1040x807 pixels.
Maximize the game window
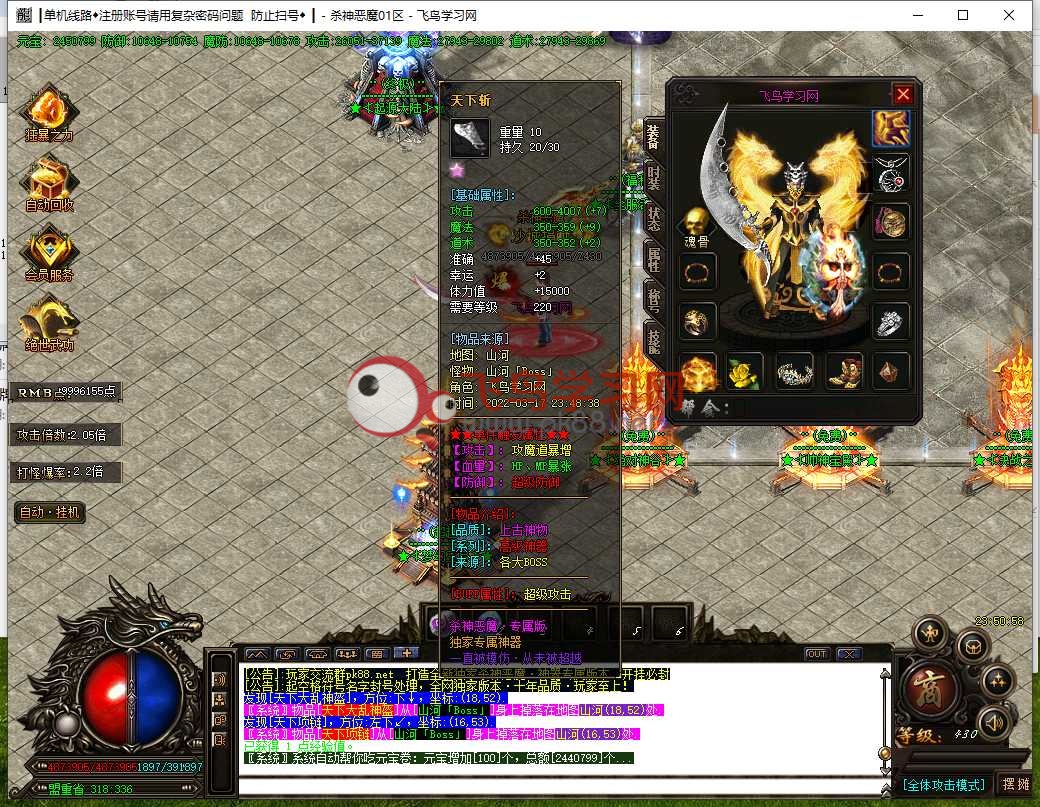point(963,15)
